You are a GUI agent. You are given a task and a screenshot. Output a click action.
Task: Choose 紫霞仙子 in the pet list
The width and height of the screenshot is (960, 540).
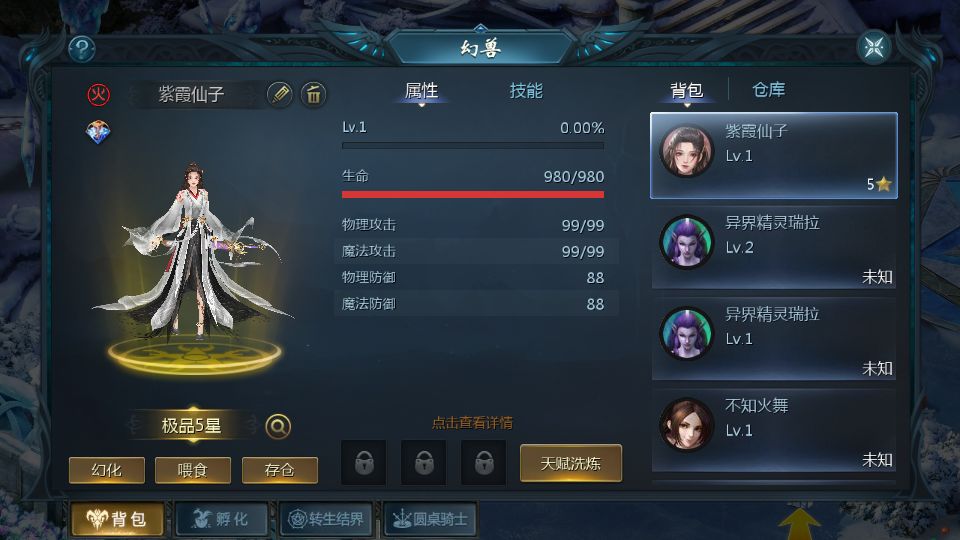pyautogui.click(x=774, y=155)
